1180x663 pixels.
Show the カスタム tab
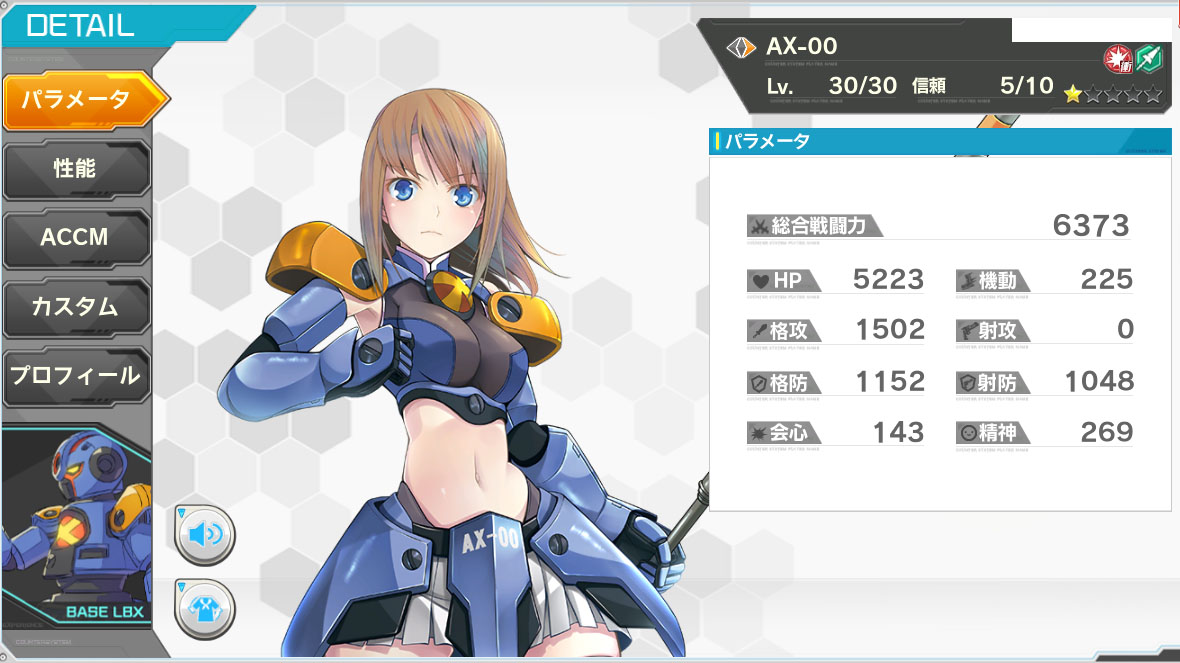[x=76, y=306]
